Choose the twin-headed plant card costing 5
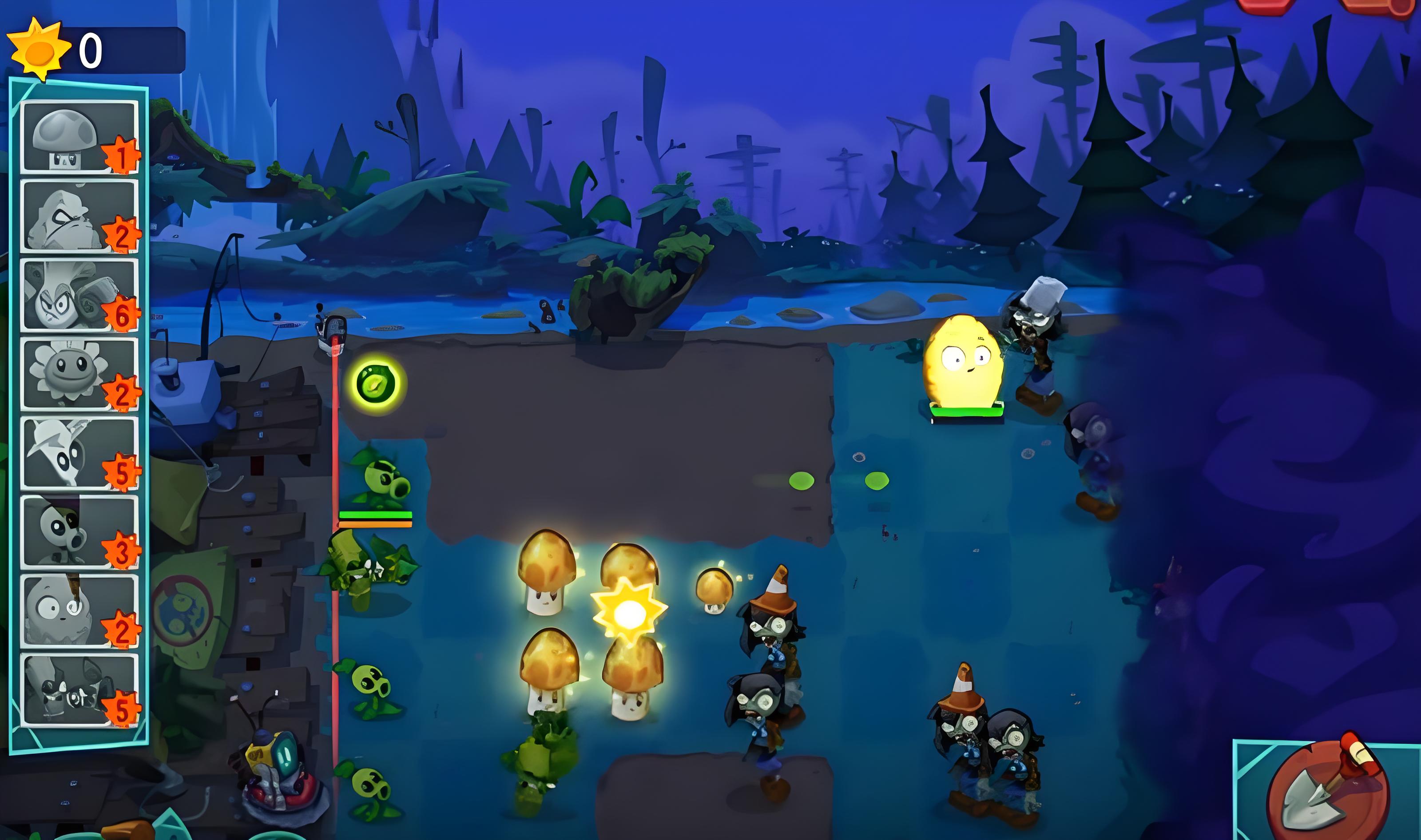 tap(79, 690)
